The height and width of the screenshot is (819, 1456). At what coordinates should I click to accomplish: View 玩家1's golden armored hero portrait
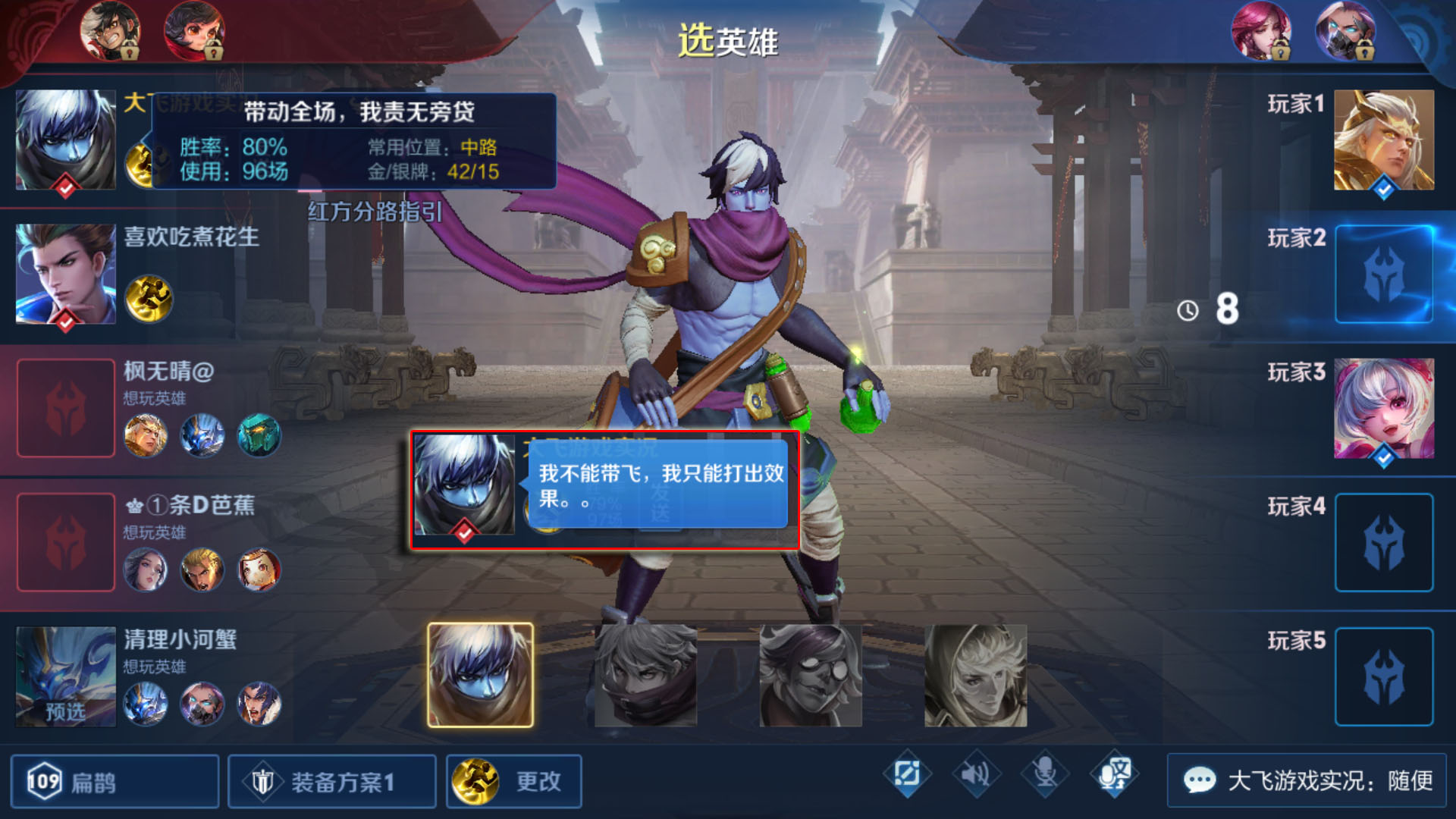tap(1383, 140)
